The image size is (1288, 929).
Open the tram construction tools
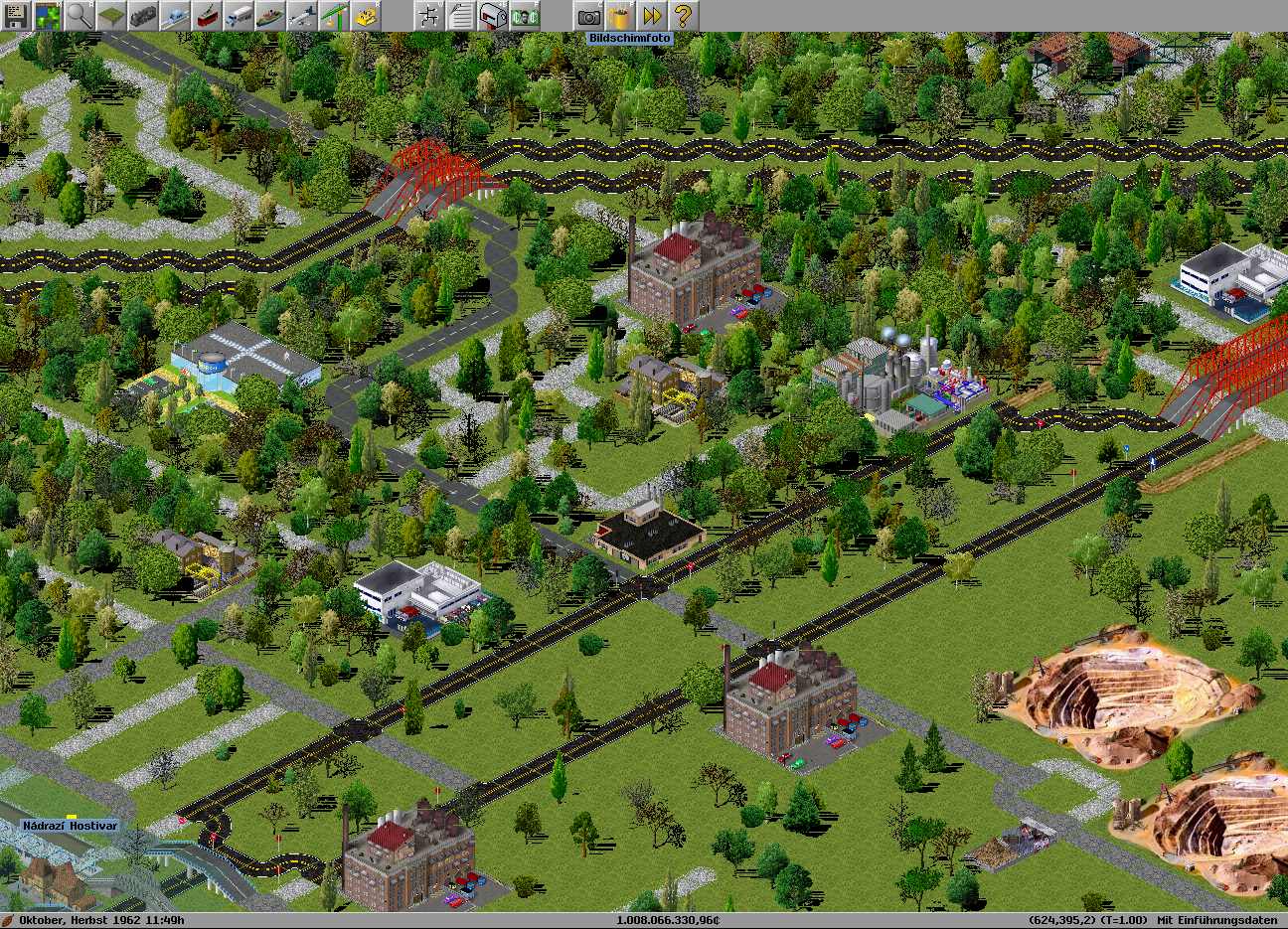[x=207, y=16]
